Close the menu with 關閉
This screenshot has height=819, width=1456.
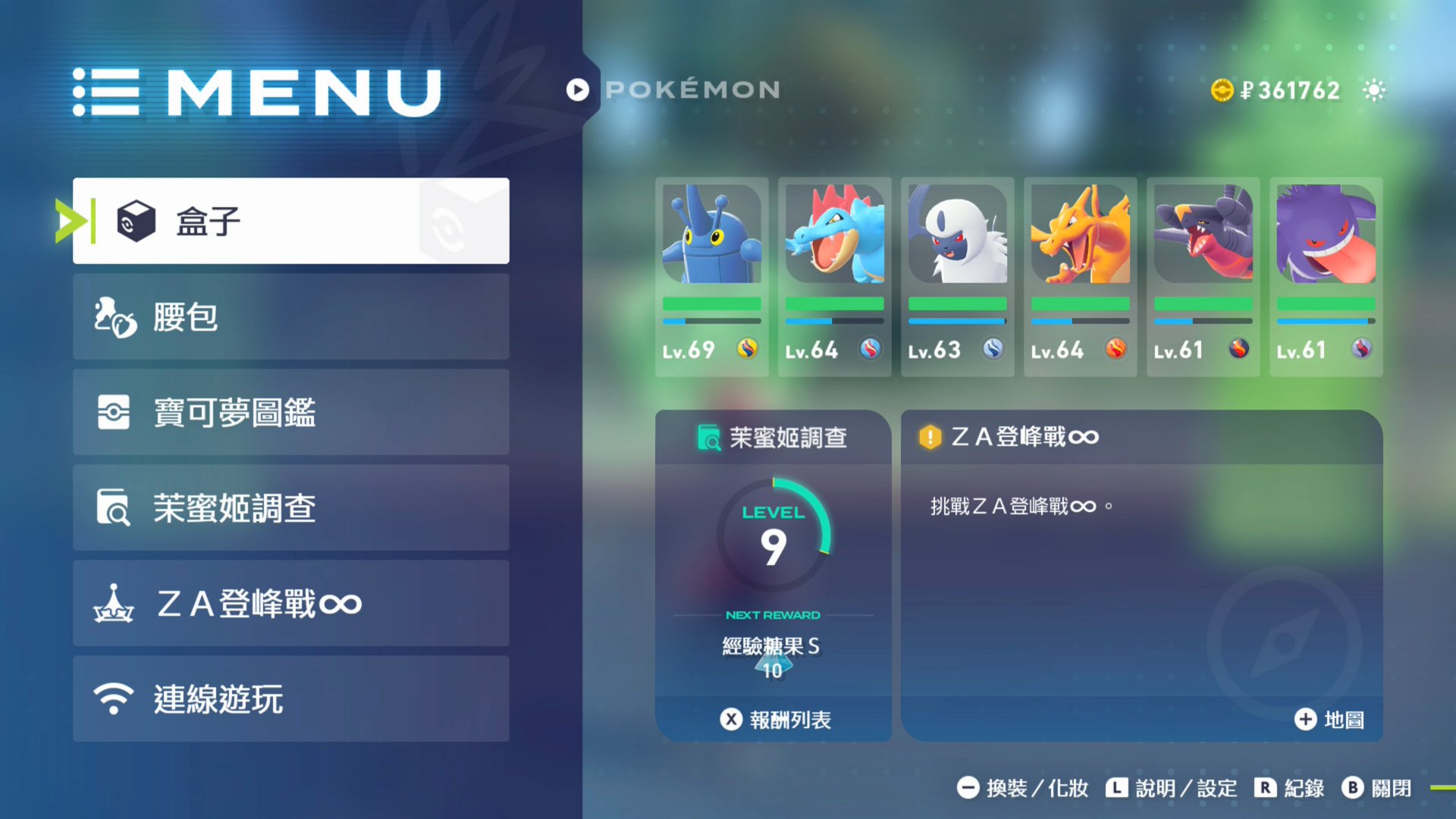click(x=1376, y=789)
